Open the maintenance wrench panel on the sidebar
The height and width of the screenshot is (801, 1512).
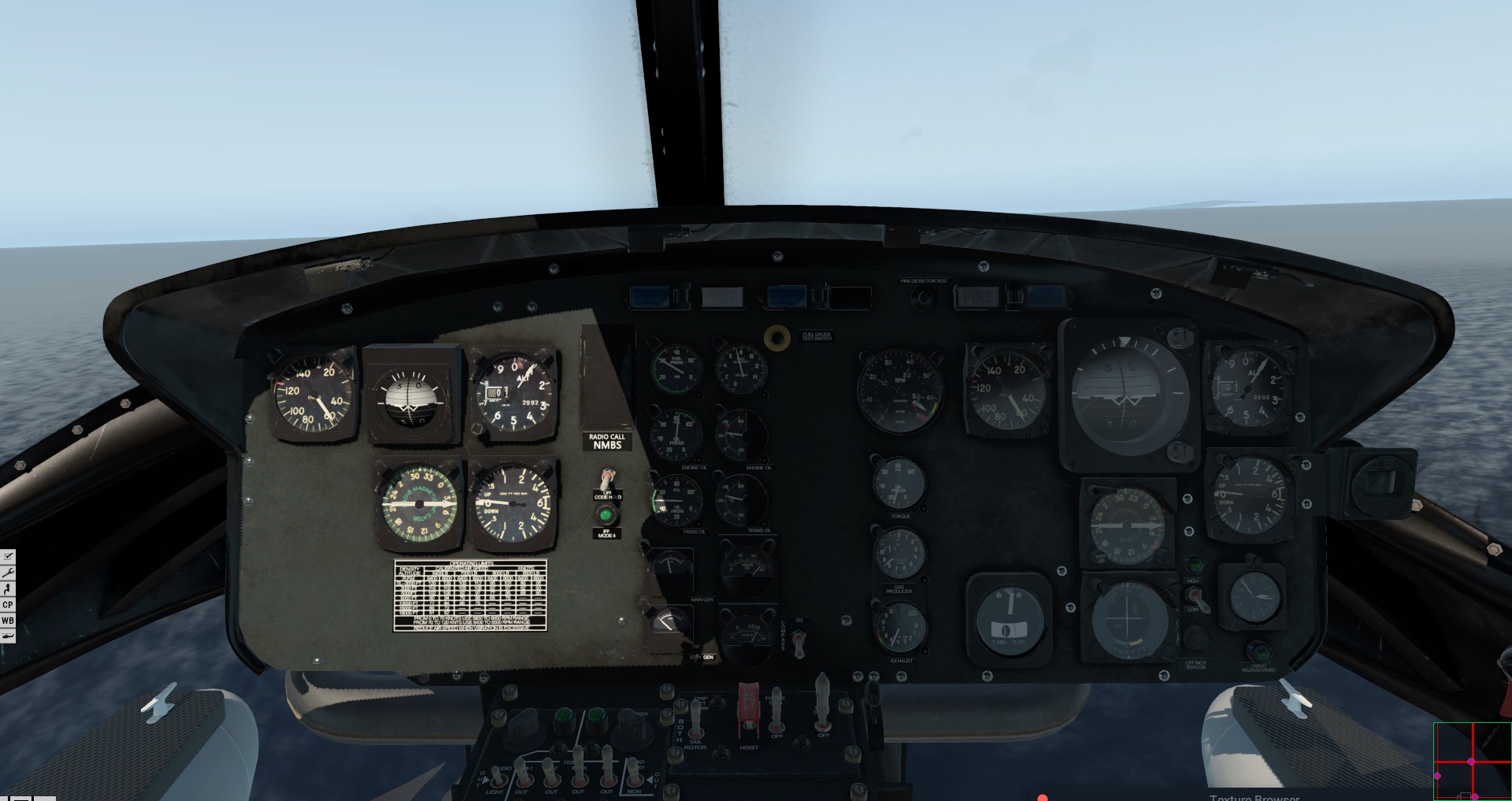[x=8, y=572]
